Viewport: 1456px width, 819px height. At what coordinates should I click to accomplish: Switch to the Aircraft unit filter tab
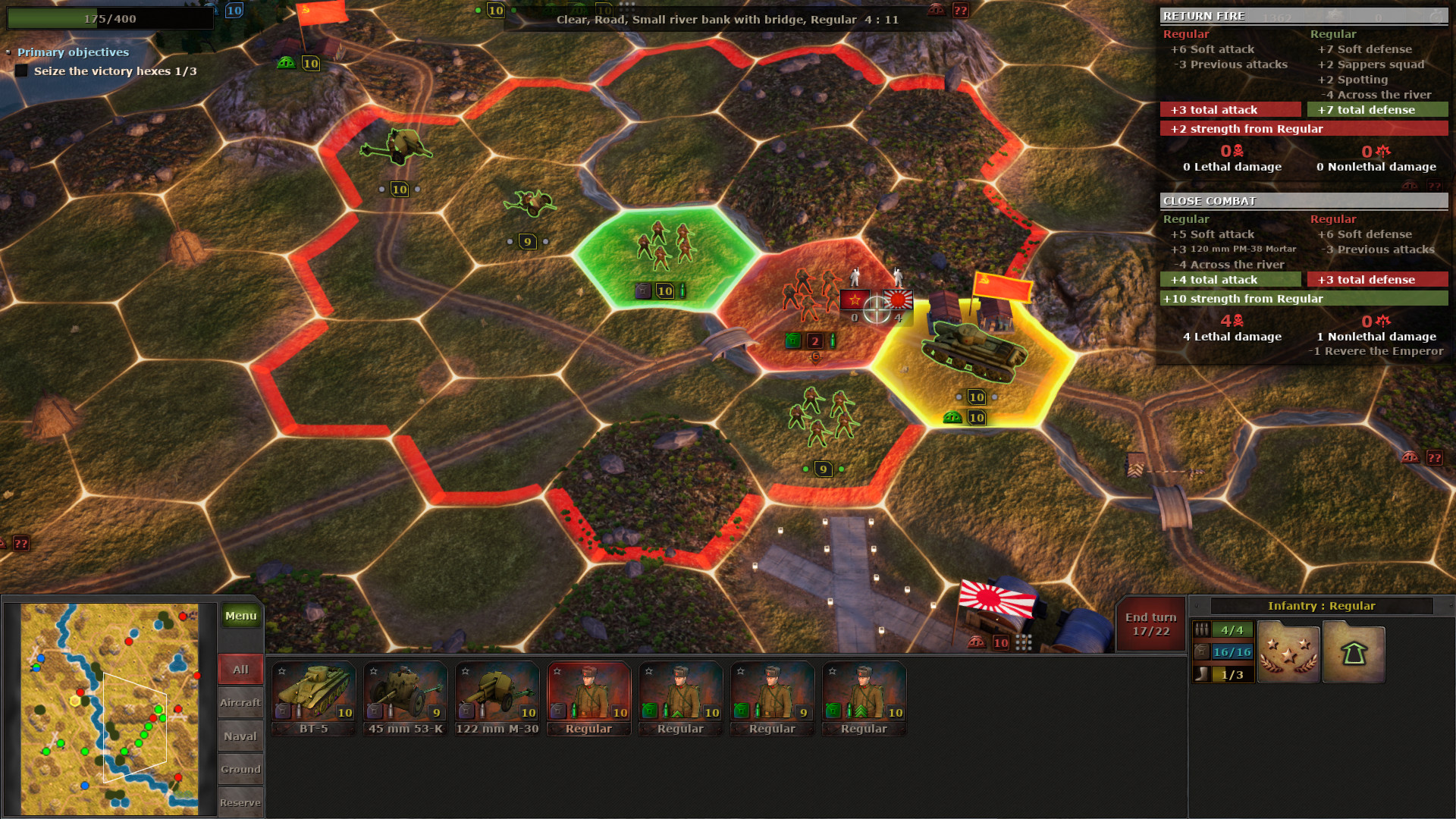(240, 702)
